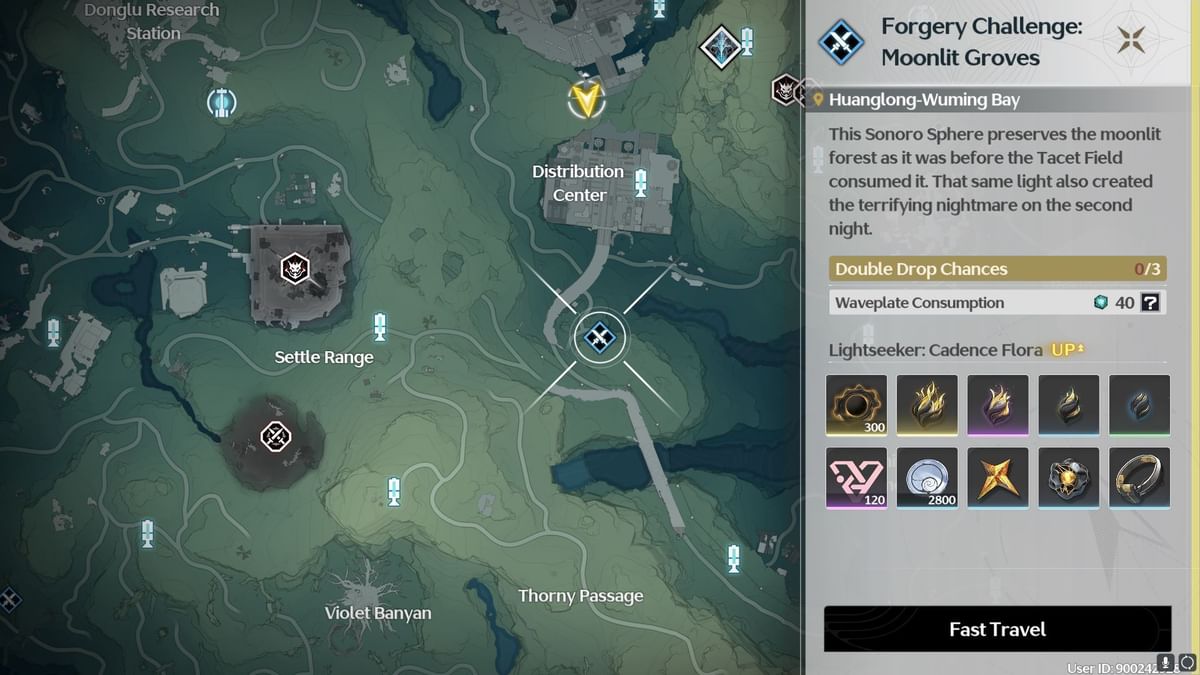Select the yellow quest marker above Distribution Center
The height and width of the screenshot is (675, 1200).
coord(586,98)
